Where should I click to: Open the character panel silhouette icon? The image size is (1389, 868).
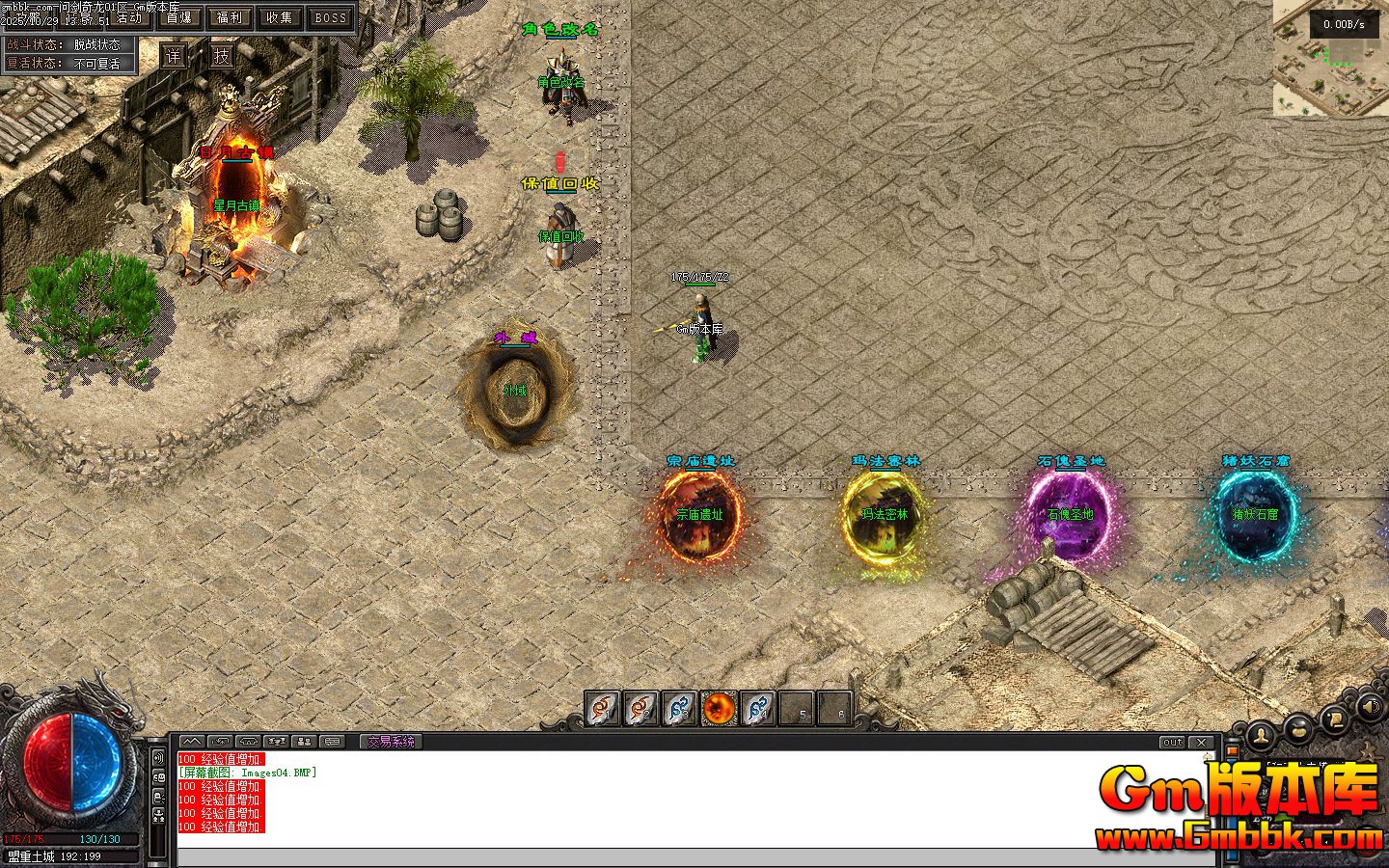(x=1262, y=737)
